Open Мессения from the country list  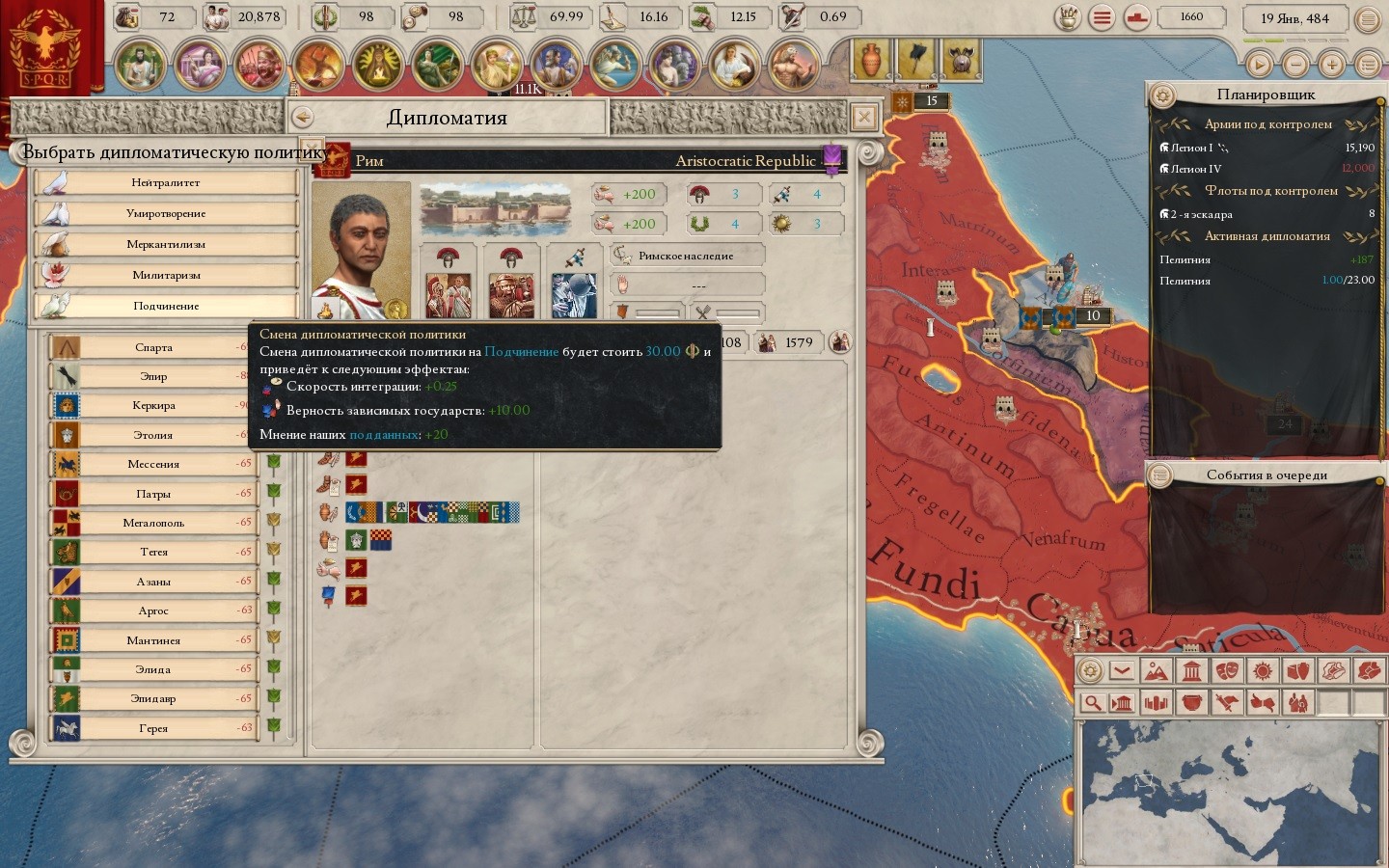coord(153,464)
